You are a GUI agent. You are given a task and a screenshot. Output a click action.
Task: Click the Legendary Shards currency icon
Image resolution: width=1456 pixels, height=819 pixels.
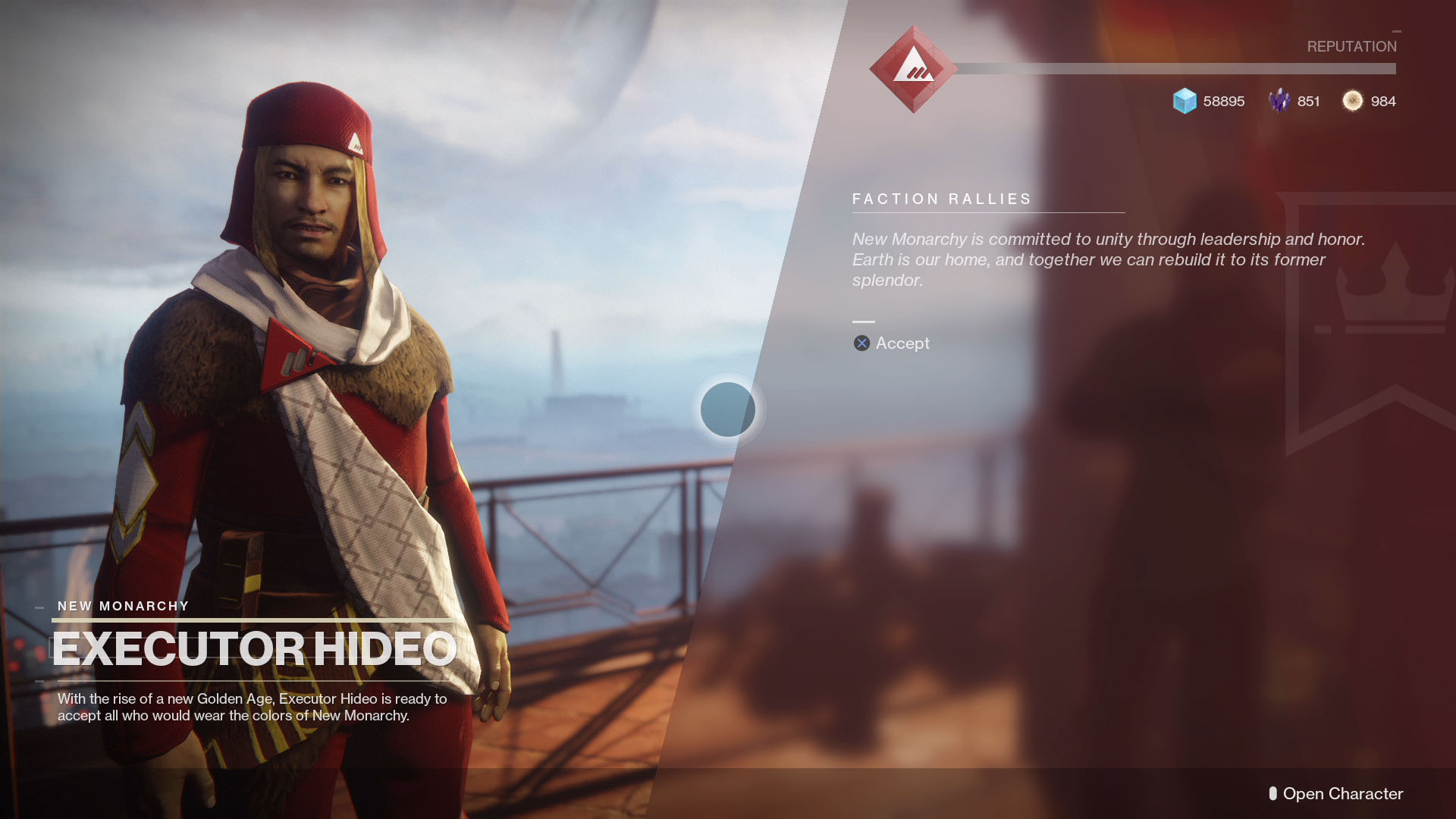click(x=1280, y=101)
